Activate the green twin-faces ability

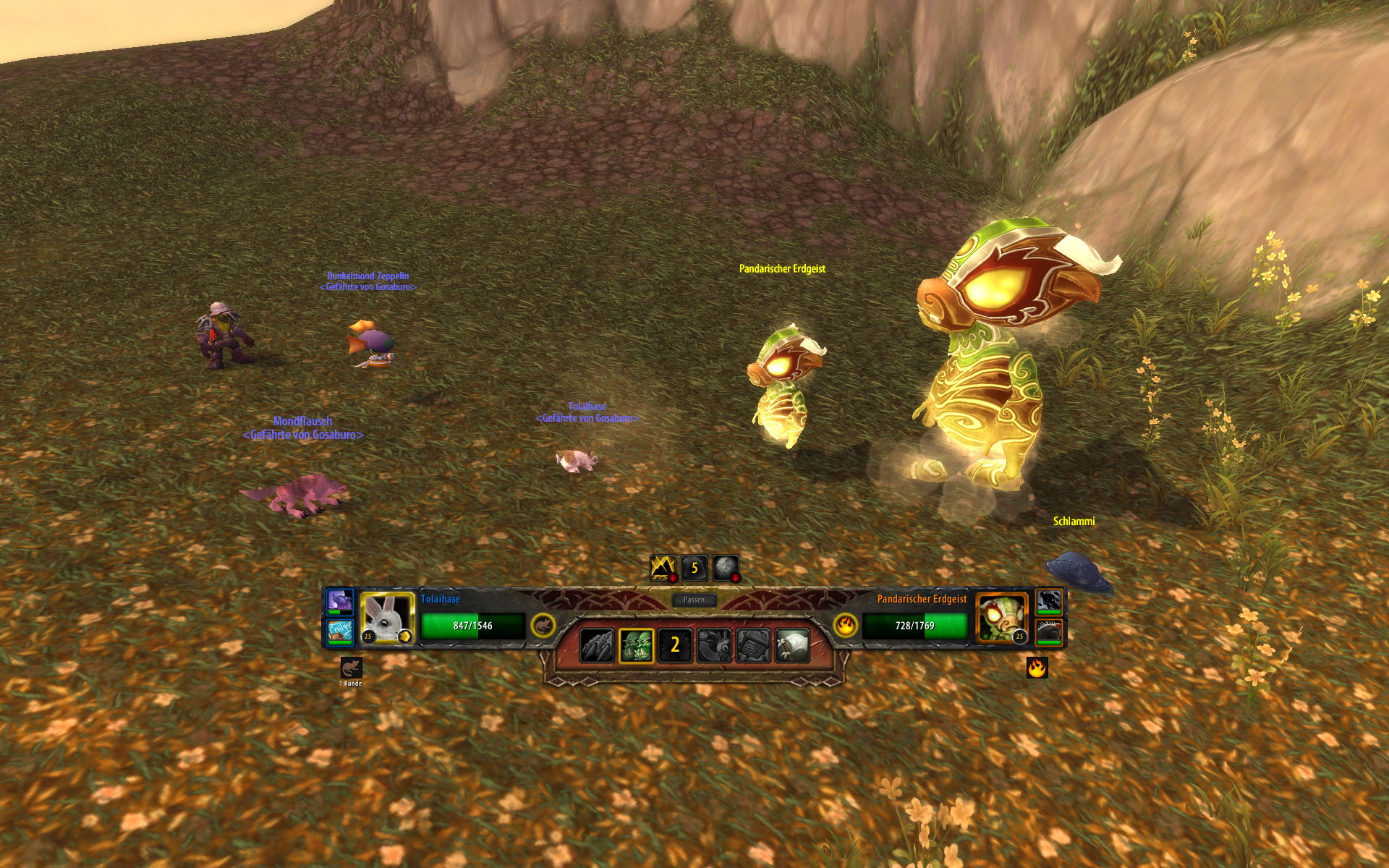tap(636, 645)
